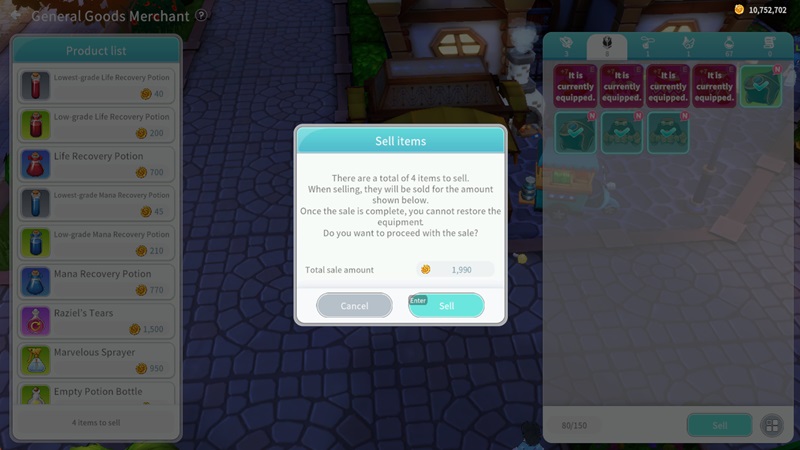Select the Mana Recovery Potion priced at 770

(96, 281)
